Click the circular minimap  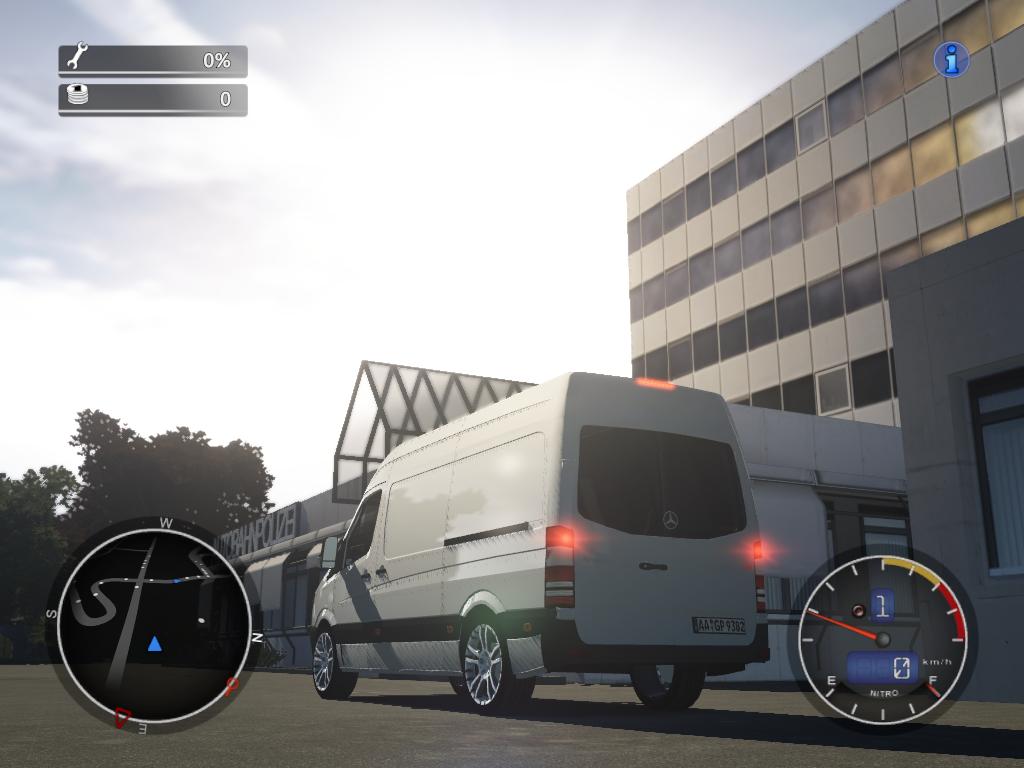(153, 622)
